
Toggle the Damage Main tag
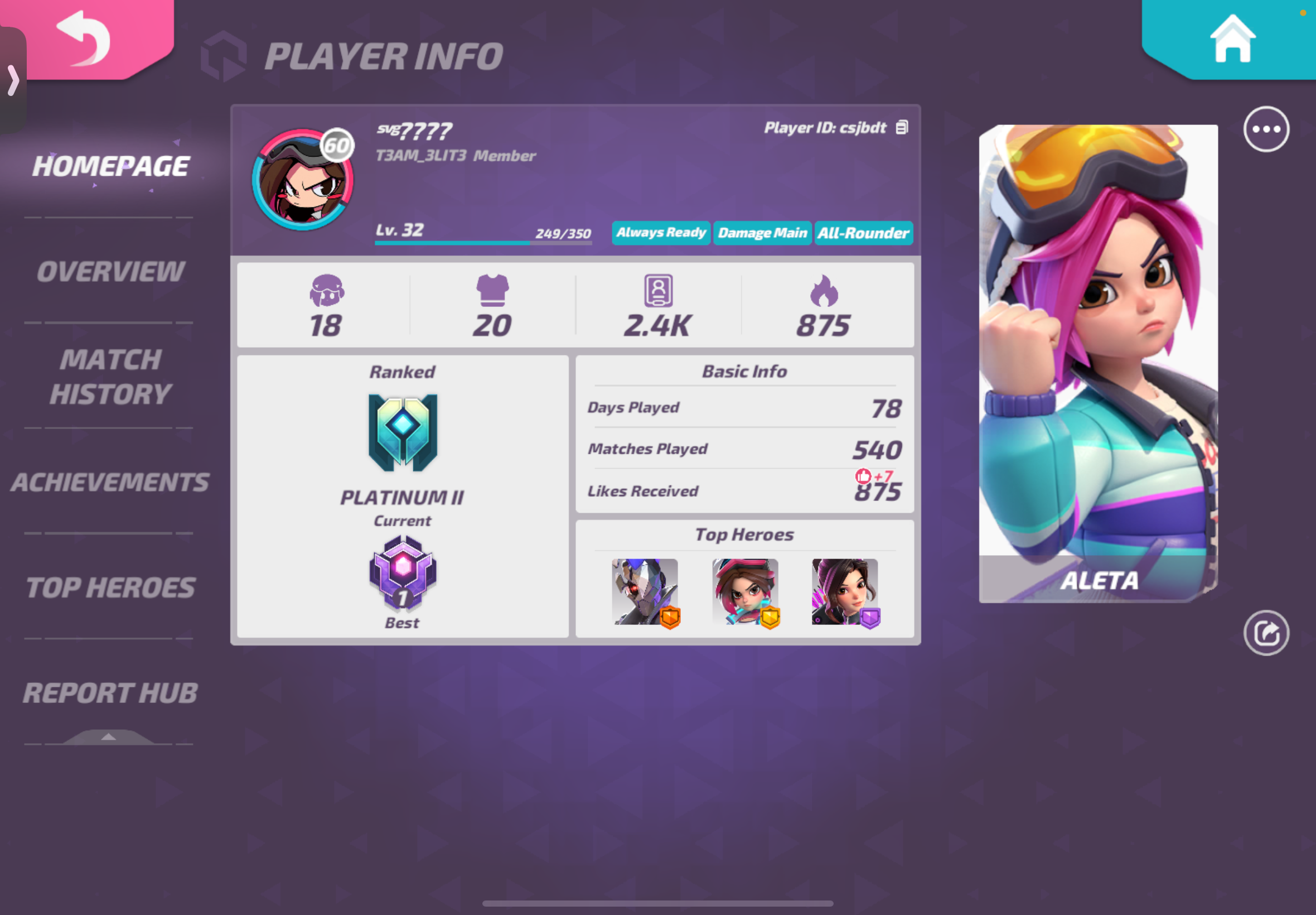(x=762, y=233)
